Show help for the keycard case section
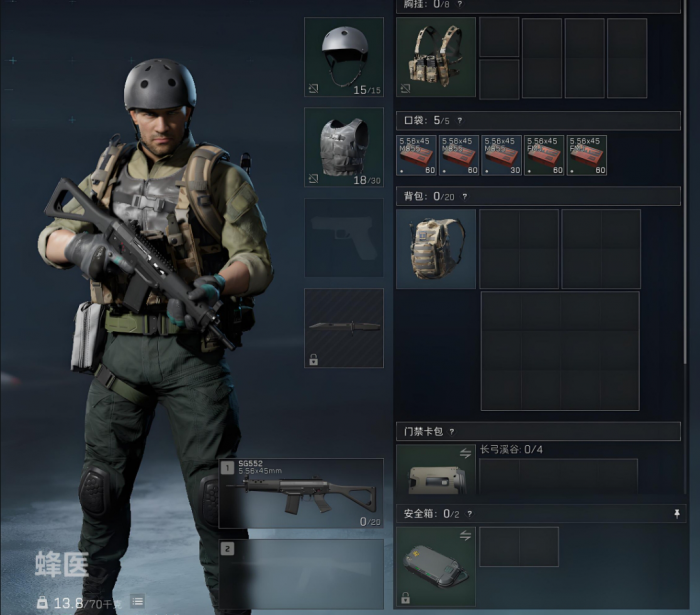 click(452, 432)
